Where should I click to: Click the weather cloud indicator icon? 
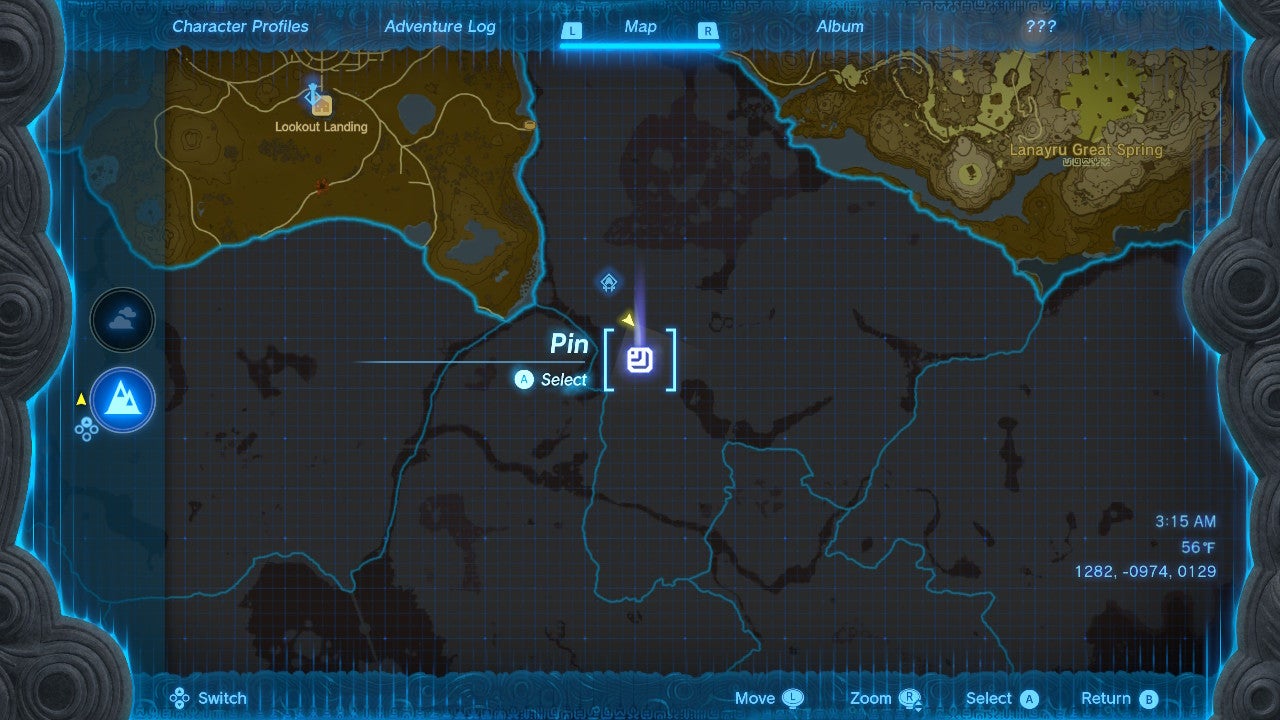click(122, 320)
